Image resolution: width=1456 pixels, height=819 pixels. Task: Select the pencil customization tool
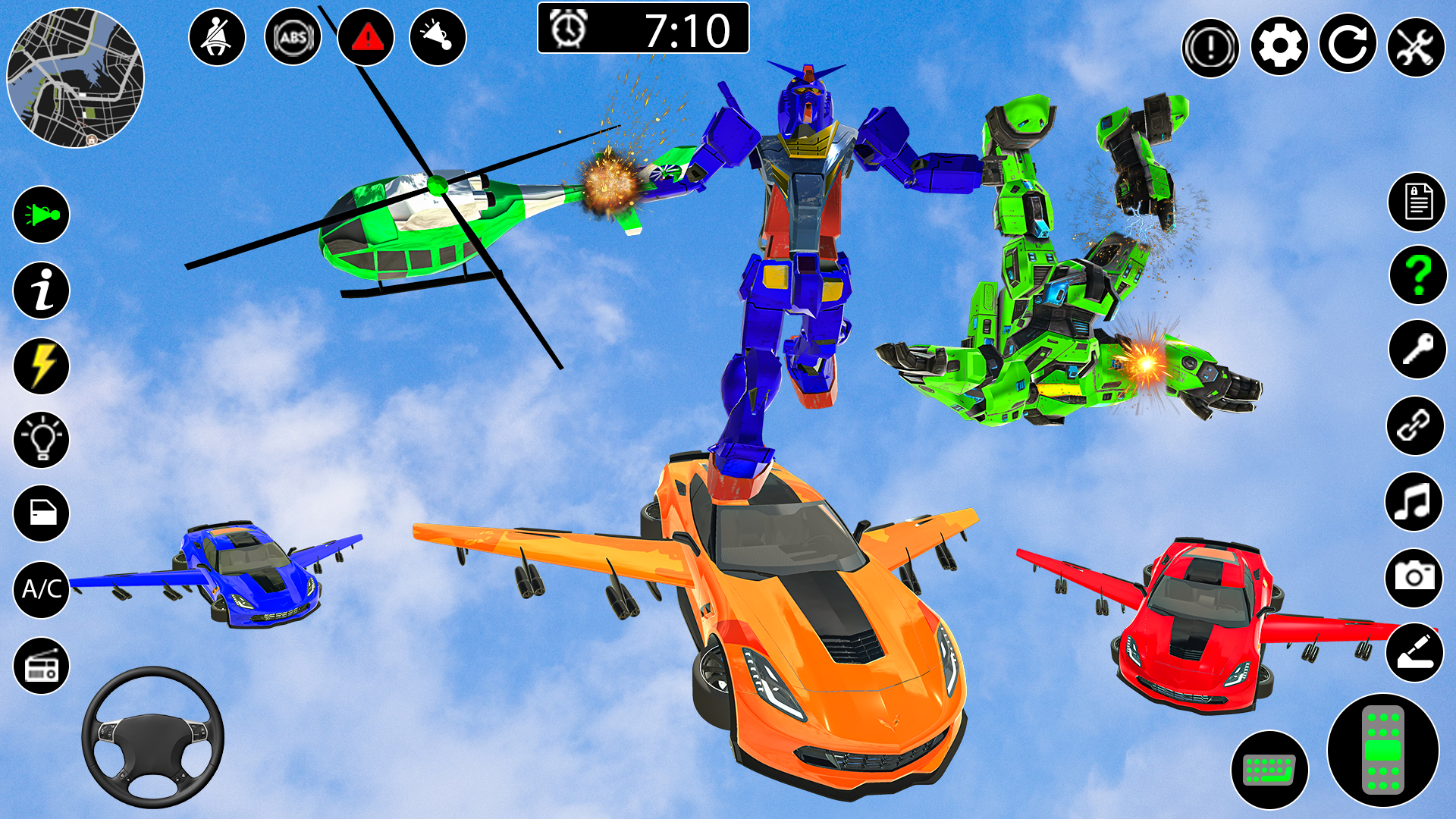point(1417,651)
